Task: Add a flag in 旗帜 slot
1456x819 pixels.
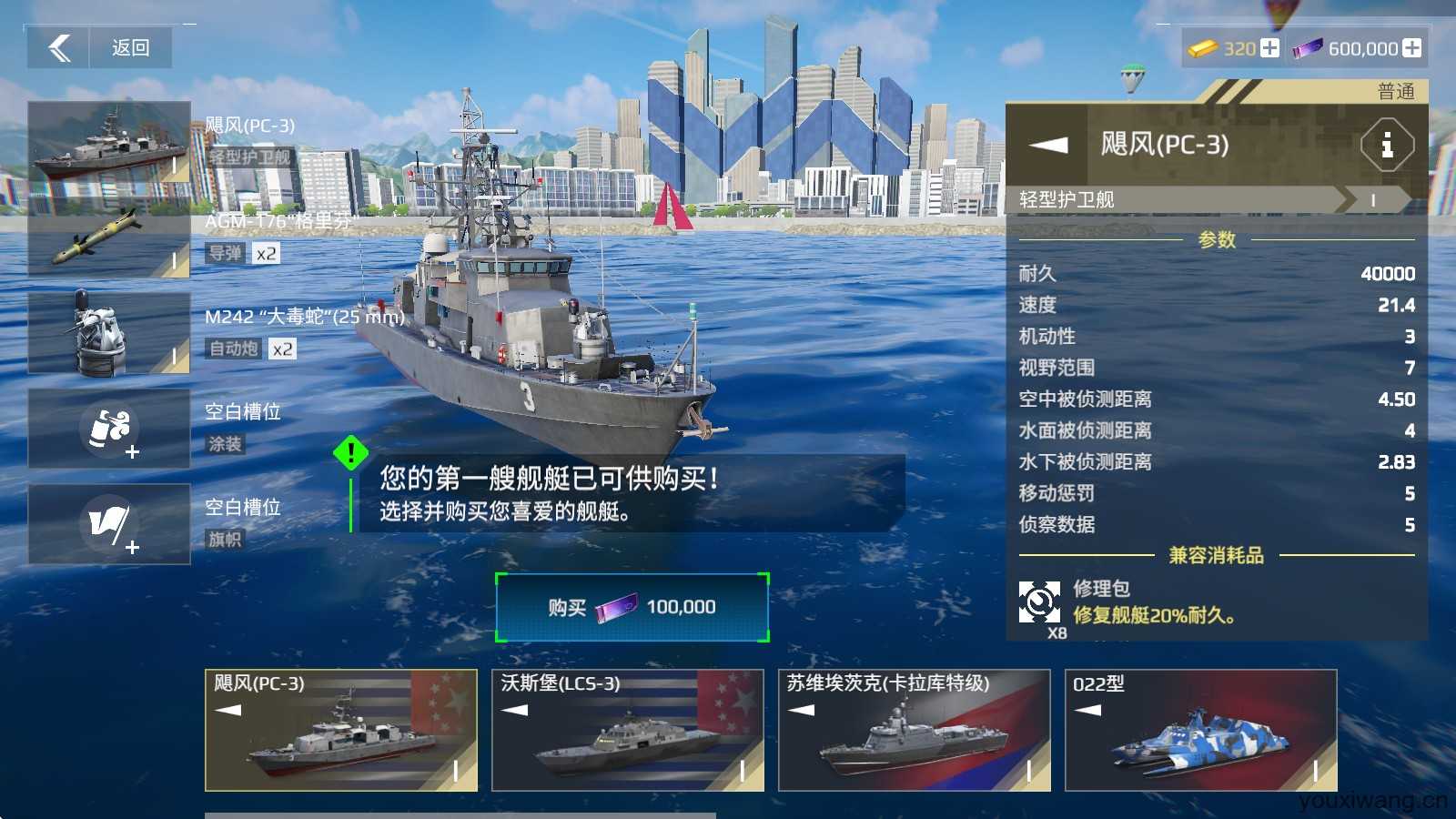Action: pos(109,524)
